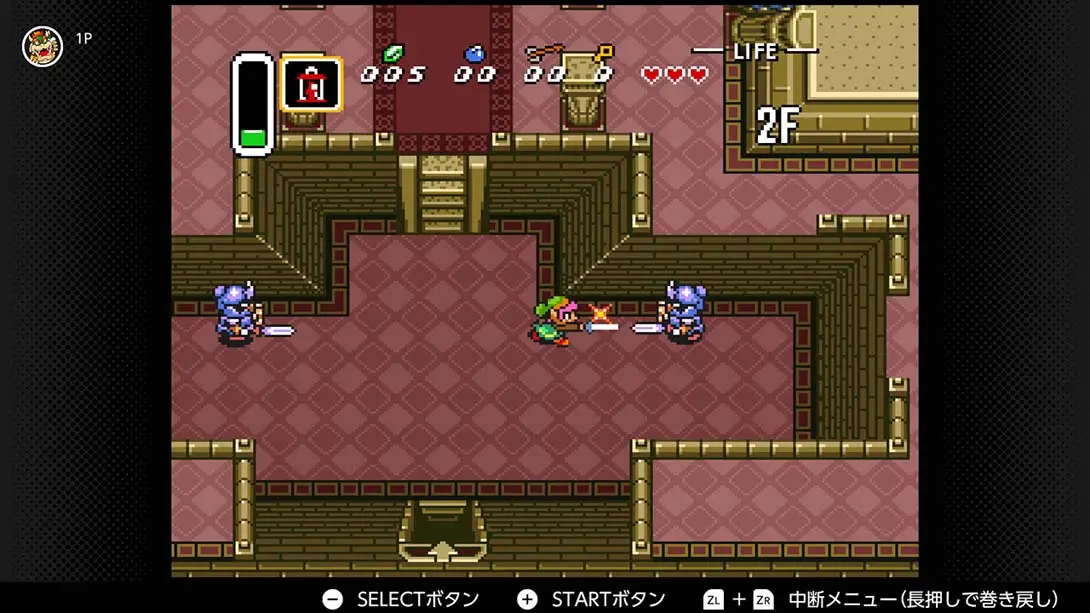Click the Bowser player 1 avatar
The height and width of the screenshot is (613, 1090).
pos(42,46)
